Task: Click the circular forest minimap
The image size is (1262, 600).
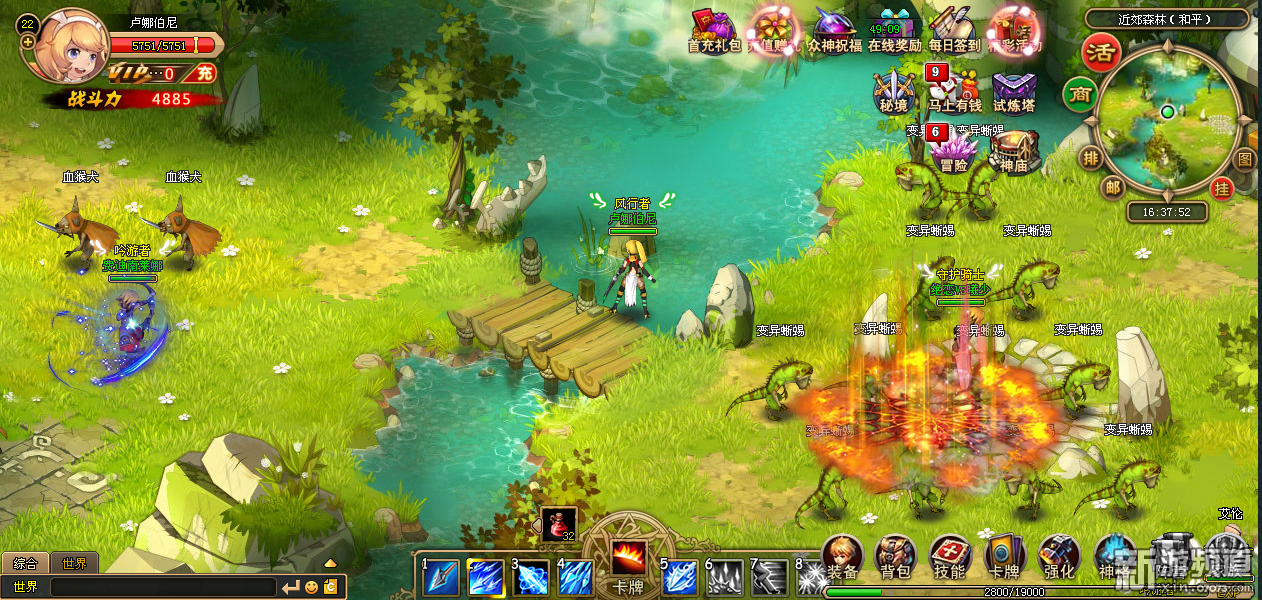Action: coord(1166,117)
